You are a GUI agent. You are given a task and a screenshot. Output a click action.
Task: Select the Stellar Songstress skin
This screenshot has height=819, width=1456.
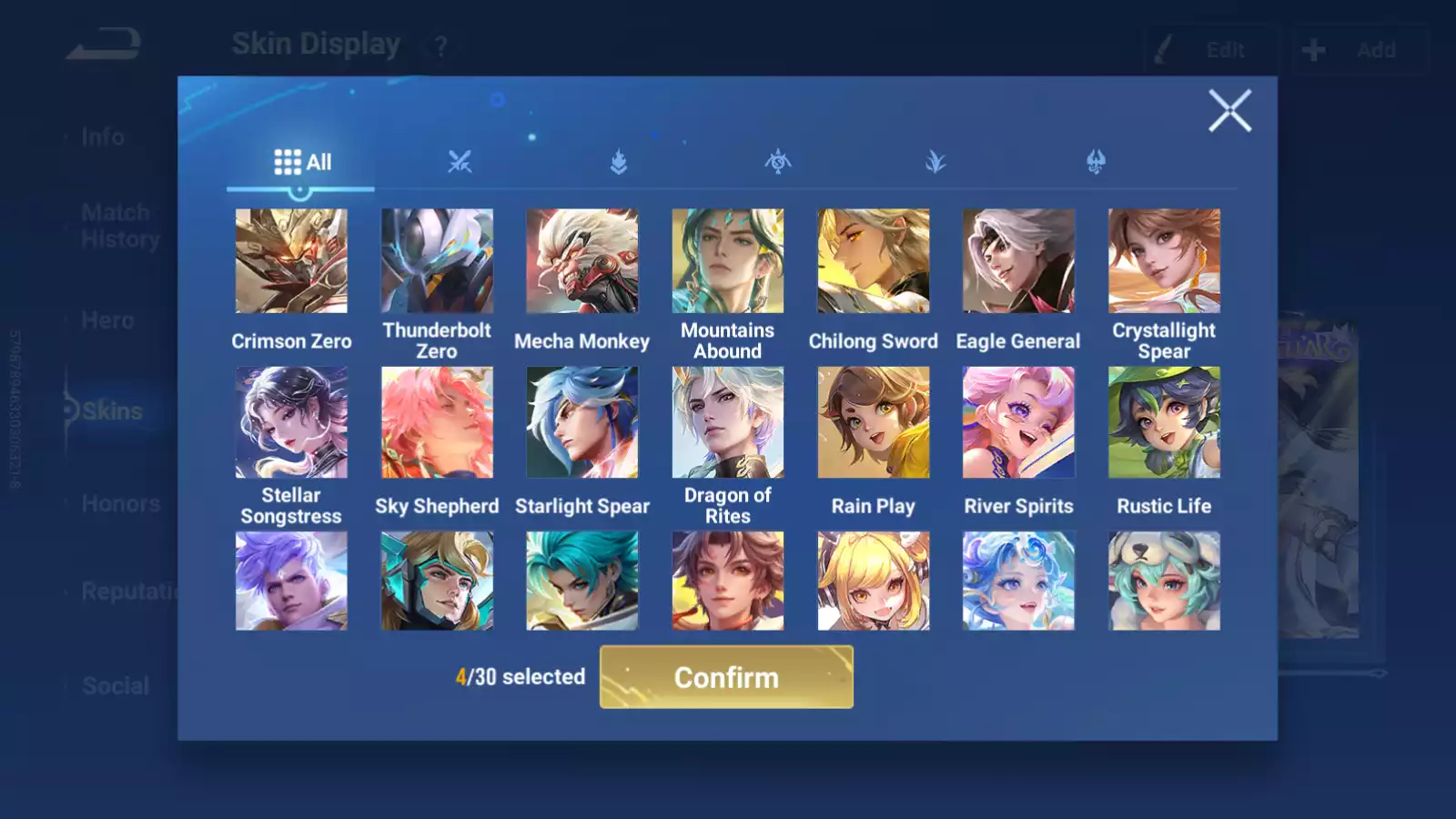tap(291, 422)
